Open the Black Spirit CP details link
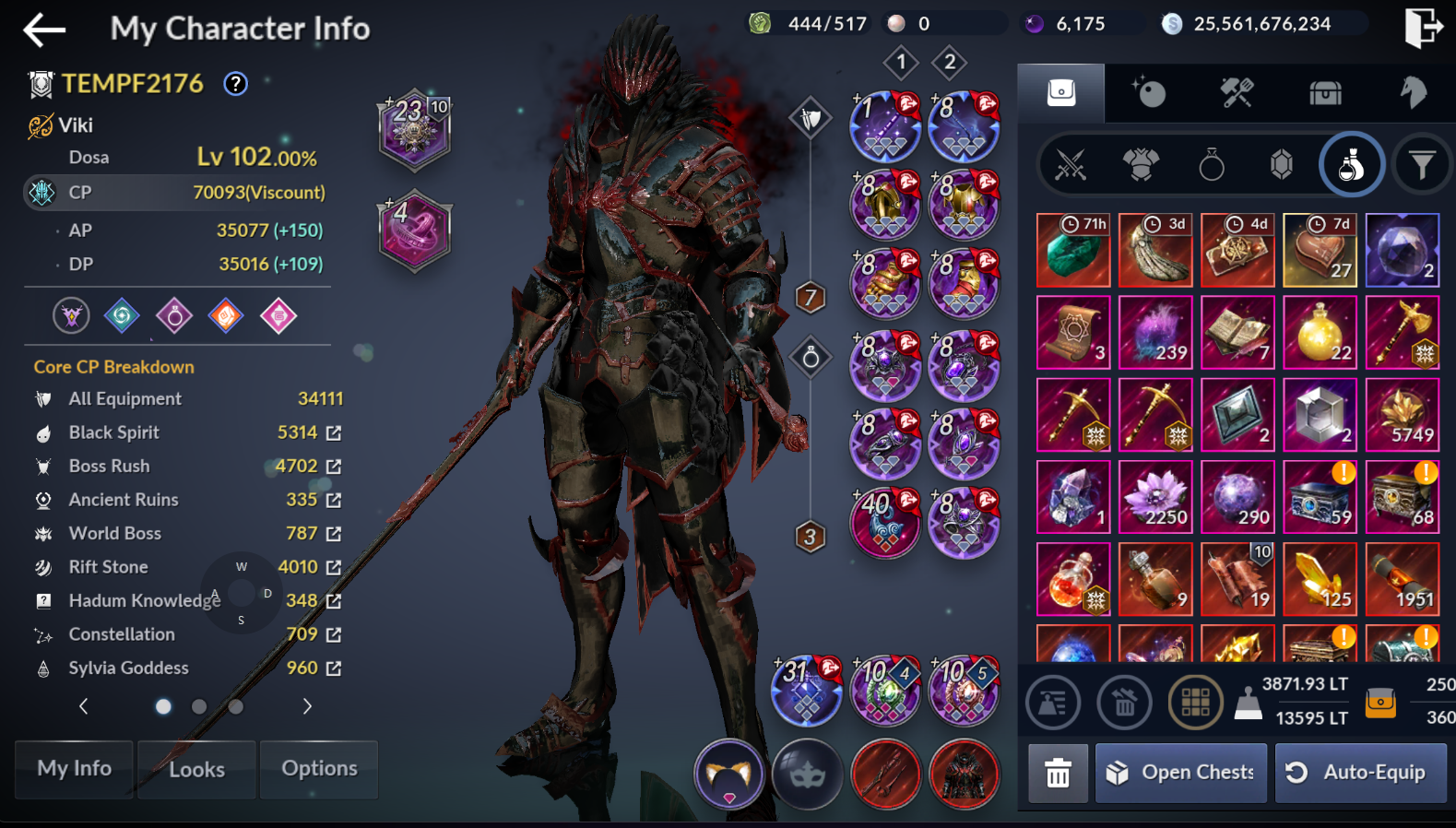Viewport: 1456px width, 828px height. 334,433
